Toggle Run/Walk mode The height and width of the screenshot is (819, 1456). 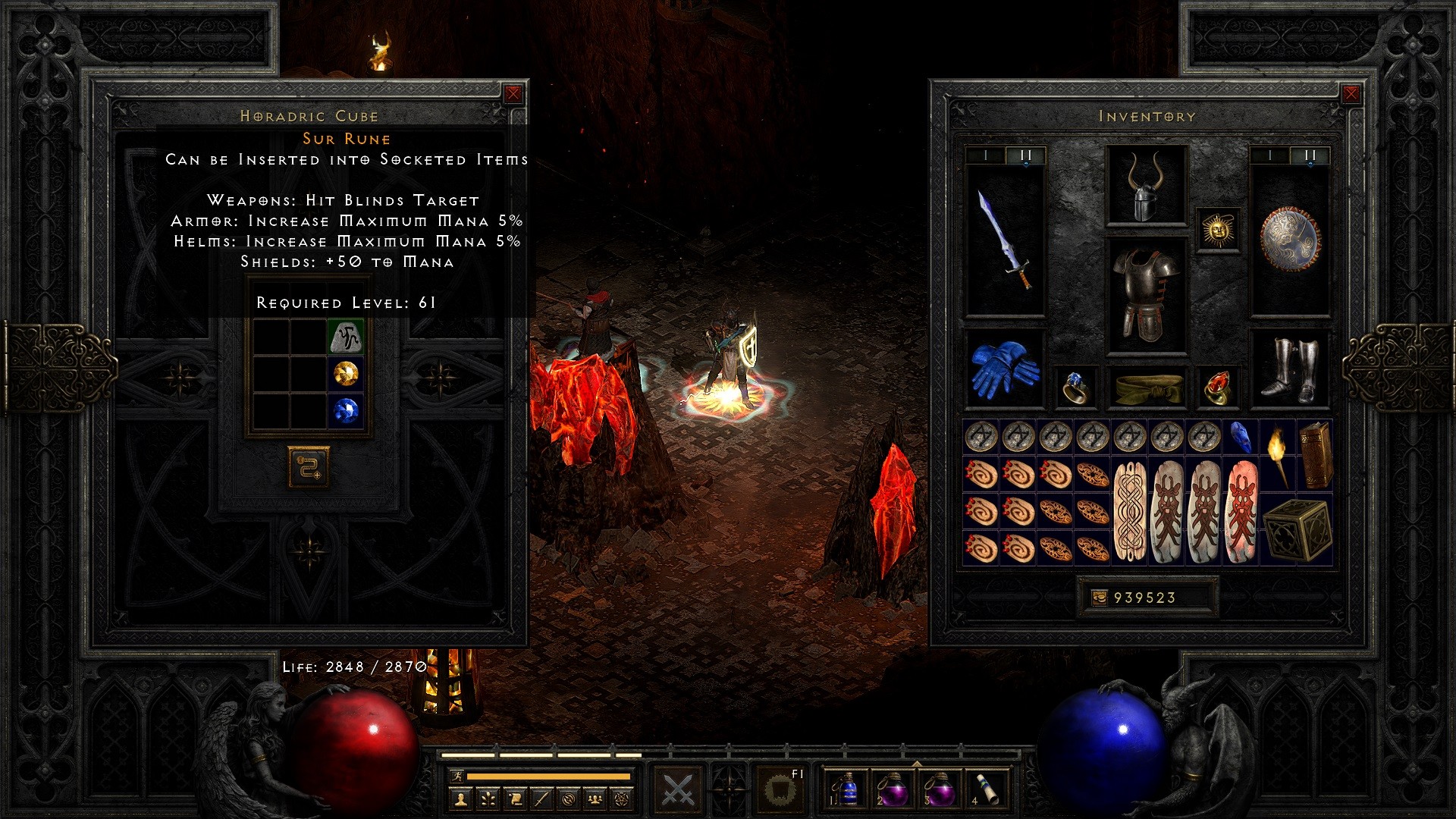[x=457, y=776]
